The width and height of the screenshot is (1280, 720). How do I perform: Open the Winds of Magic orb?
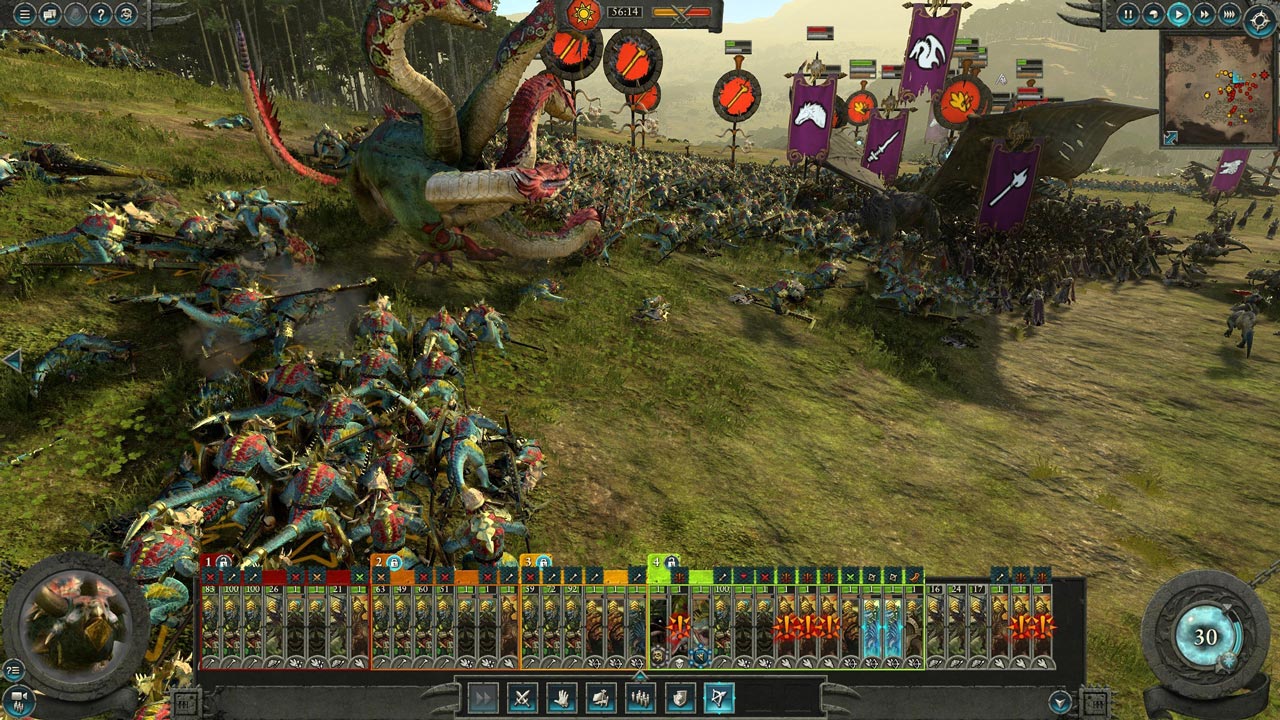pyautogui.click(x=1206, y=637)
